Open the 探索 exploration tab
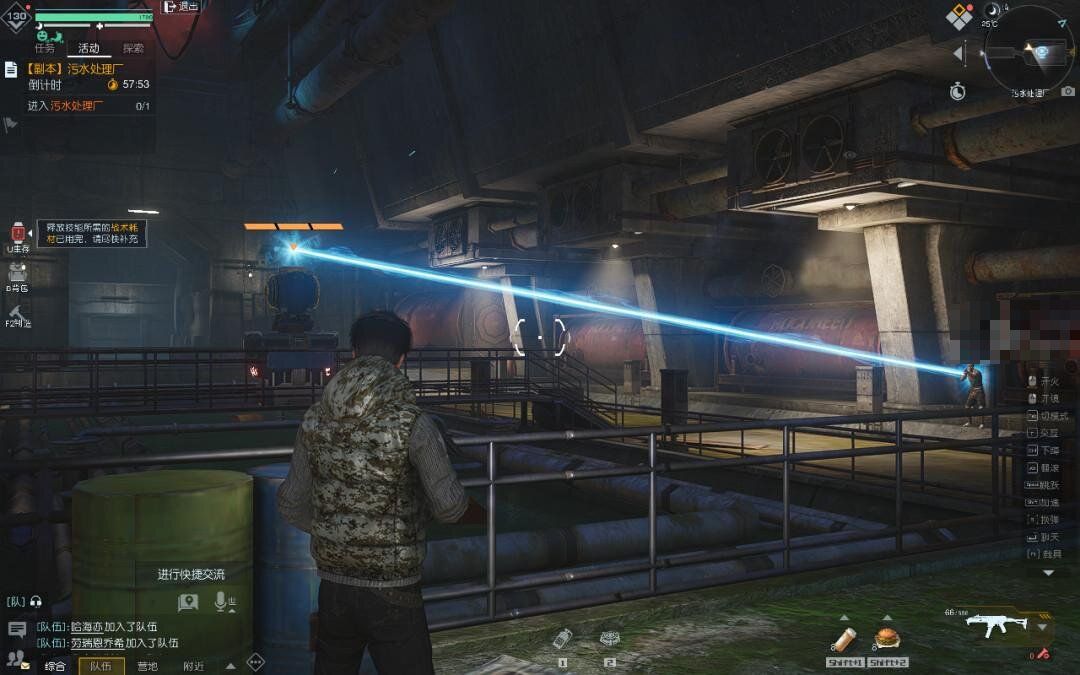 [133, 48]
